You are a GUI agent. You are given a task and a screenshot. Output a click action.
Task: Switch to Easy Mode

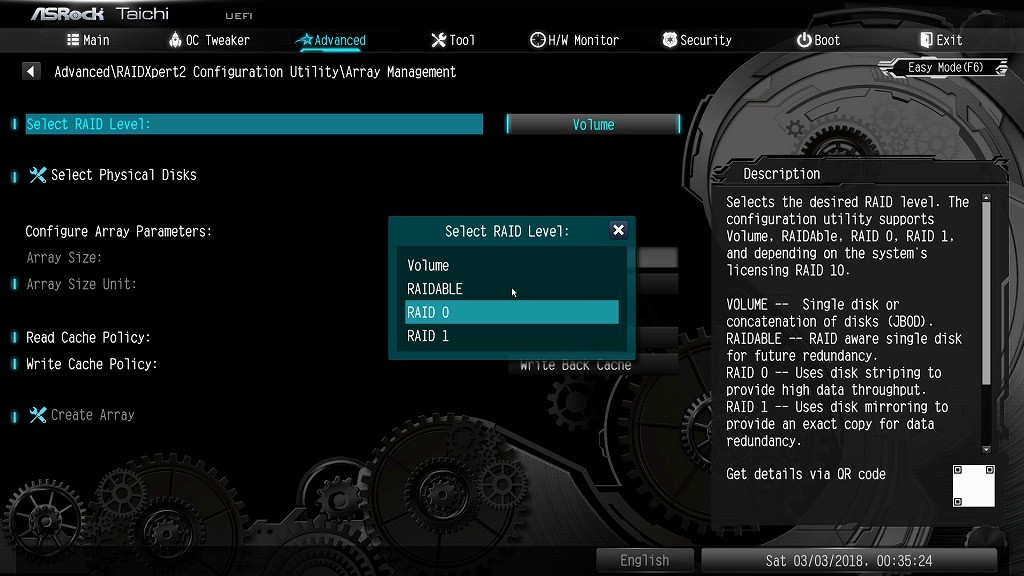945,67
